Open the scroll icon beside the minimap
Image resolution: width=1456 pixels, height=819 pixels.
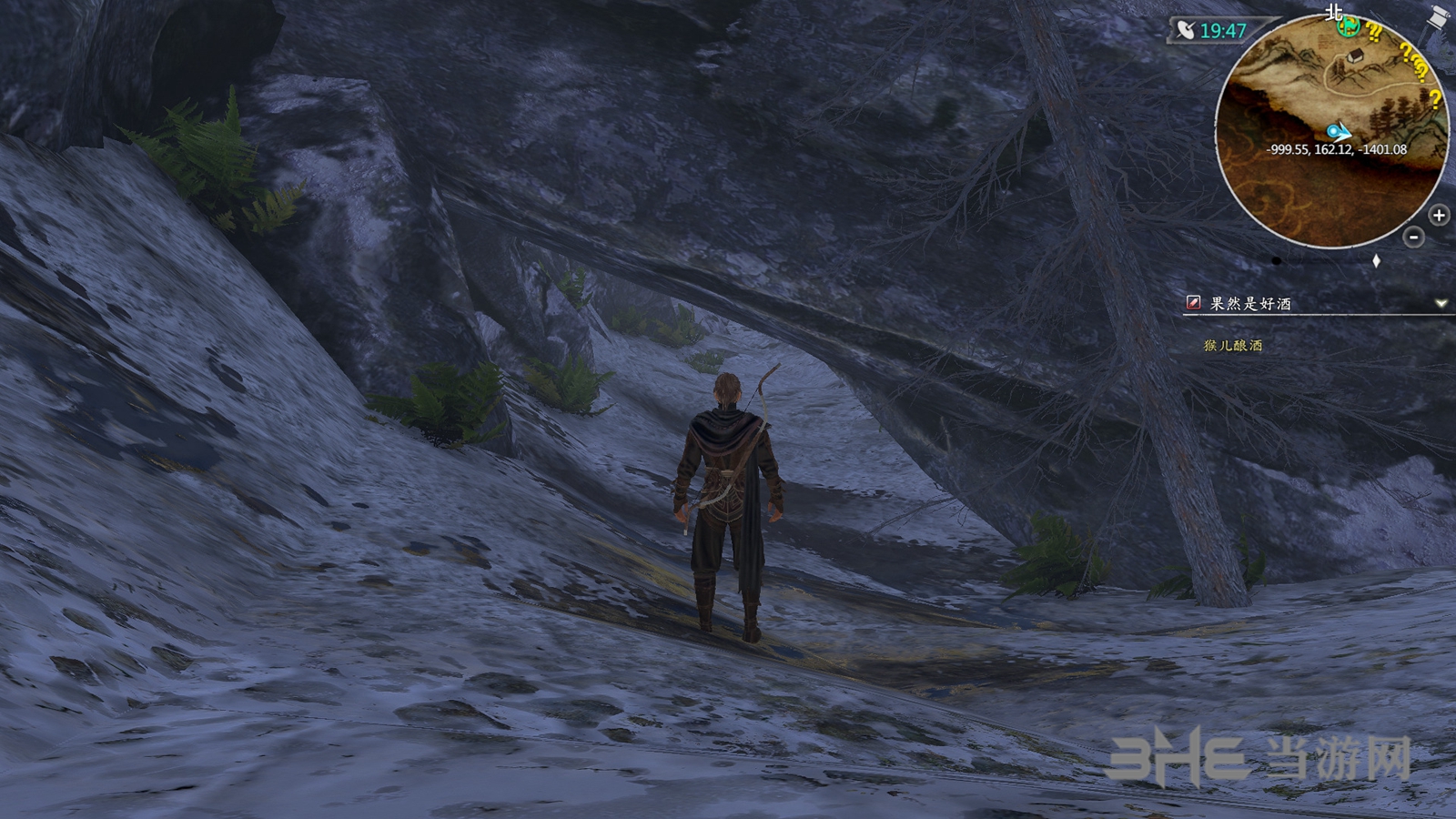point(1441,17)
